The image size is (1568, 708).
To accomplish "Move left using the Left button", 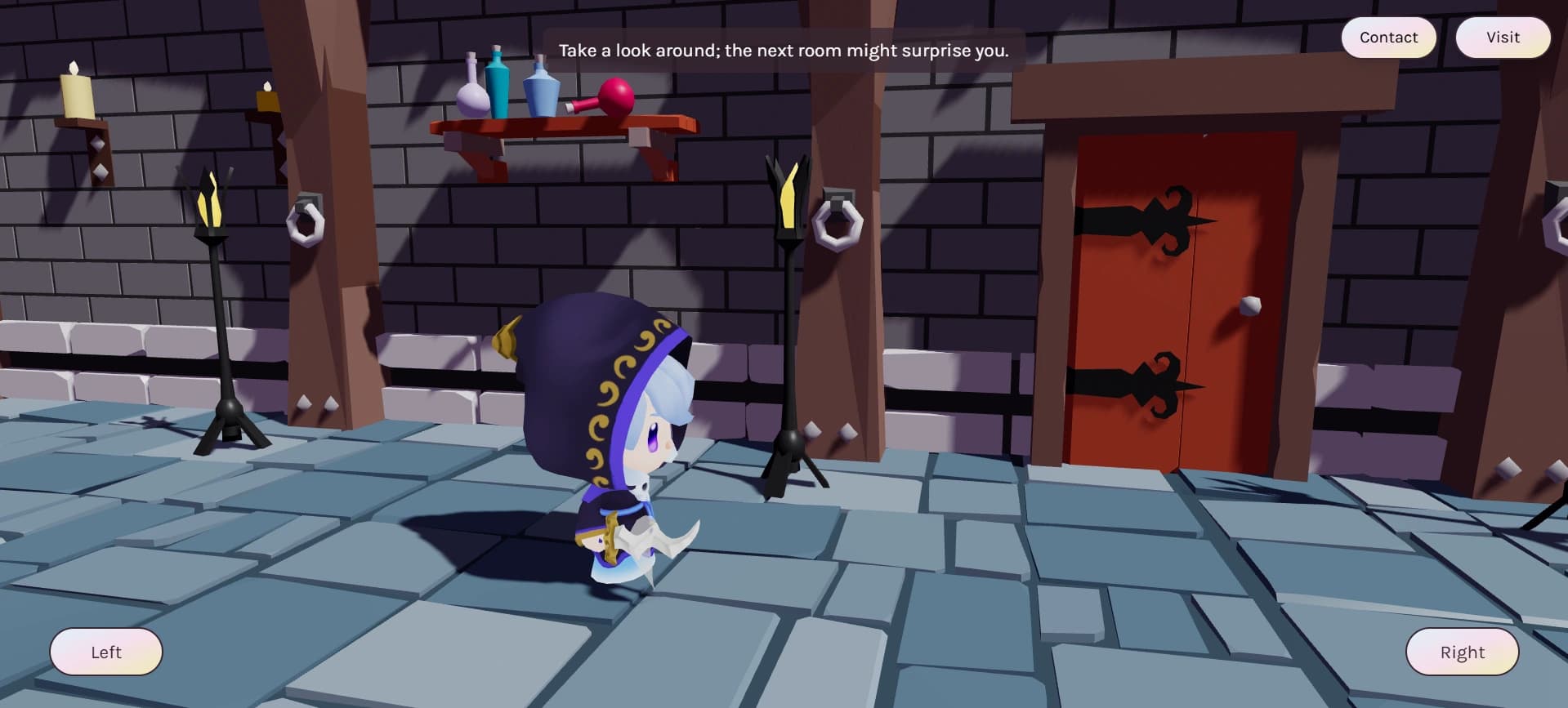I will pos(105,652).
